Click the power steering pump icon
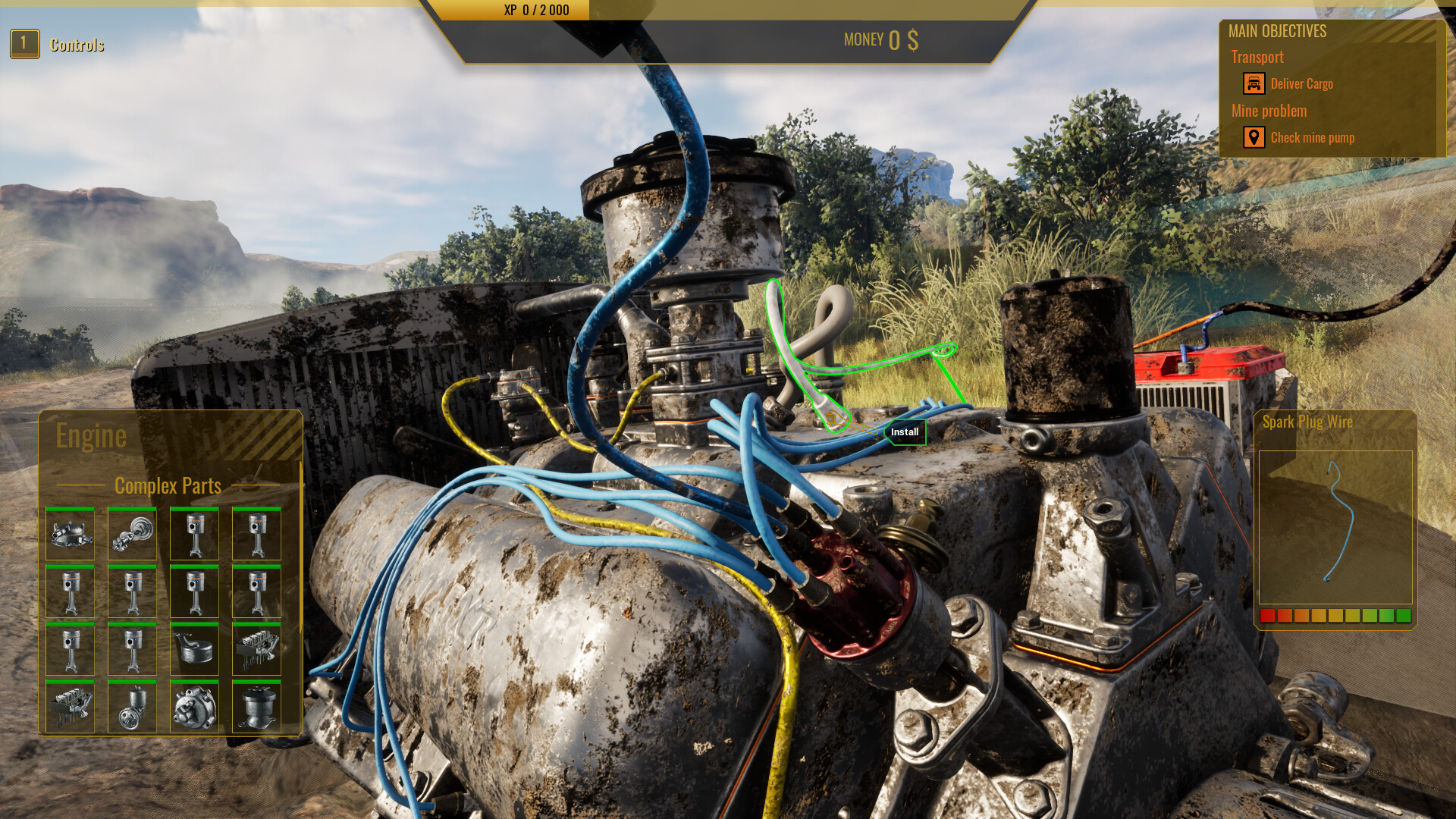Screen dimensions: 1456x819 pos(132,708)
